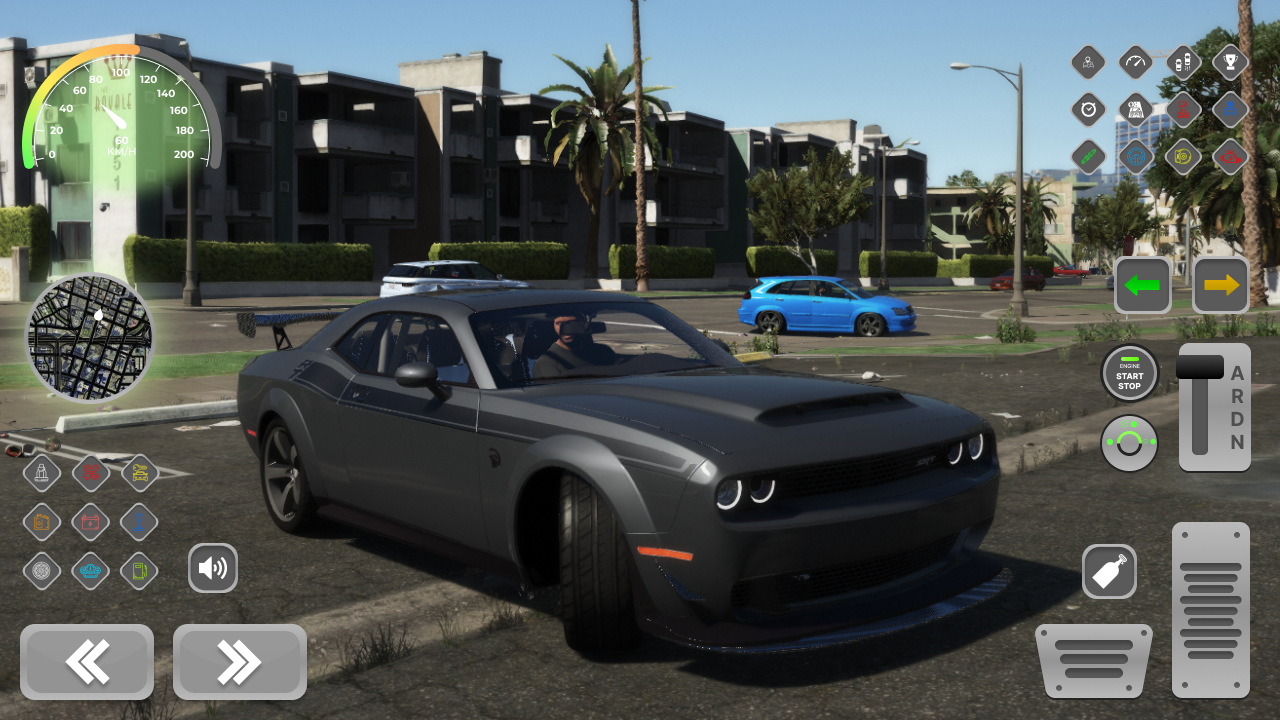Open the speedometer gauge settings icon

tap(1135, 62)
